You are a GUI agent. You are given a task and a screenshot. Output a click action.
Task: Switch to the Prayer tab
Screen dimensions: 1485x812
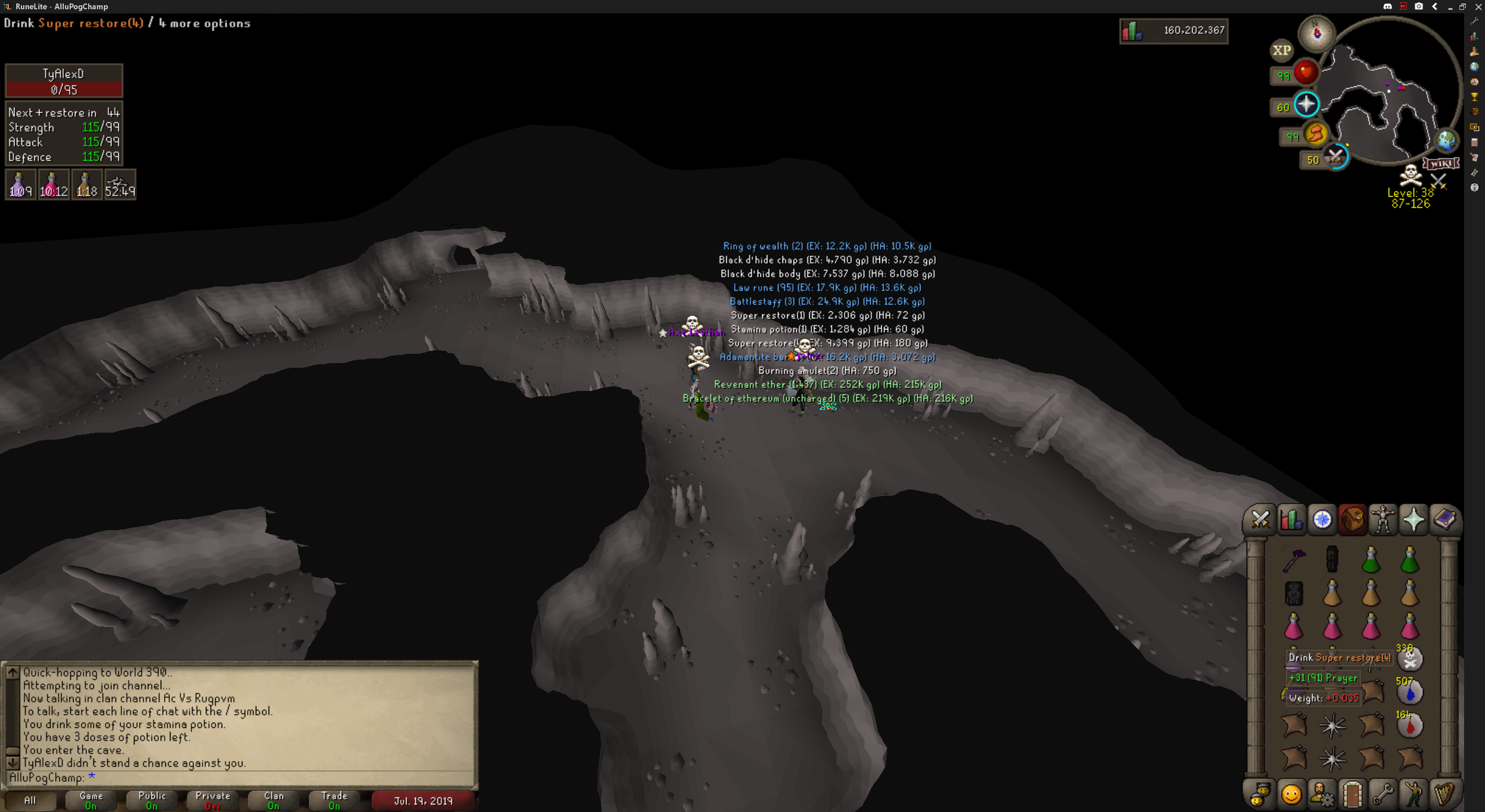coord(1414,519)
